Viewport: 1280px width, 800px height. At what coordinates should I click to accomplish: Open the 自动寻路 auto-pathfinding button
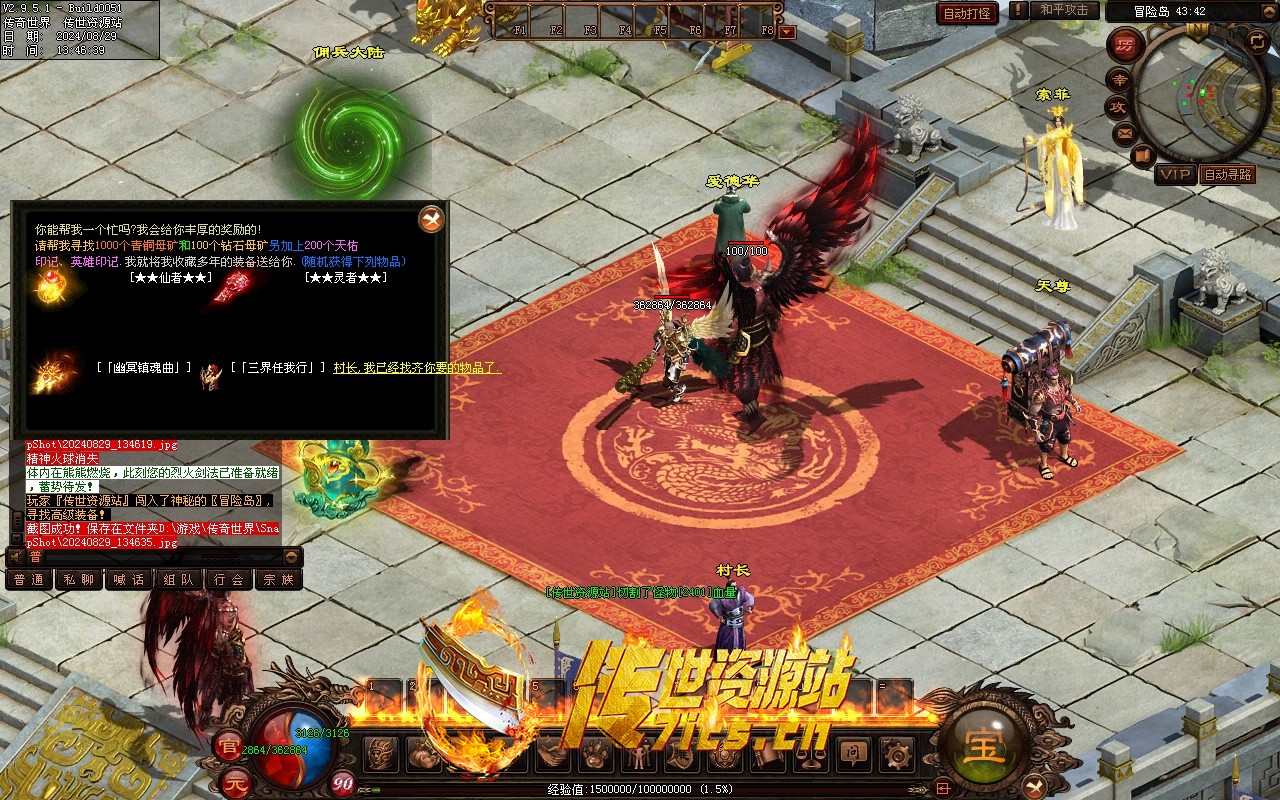[1228, 175]
